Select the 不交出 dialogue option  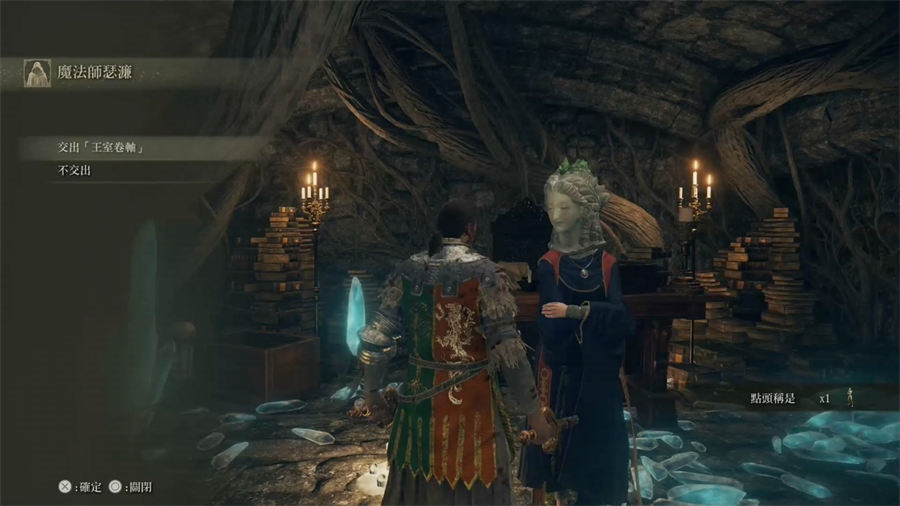tap(82, 171)
